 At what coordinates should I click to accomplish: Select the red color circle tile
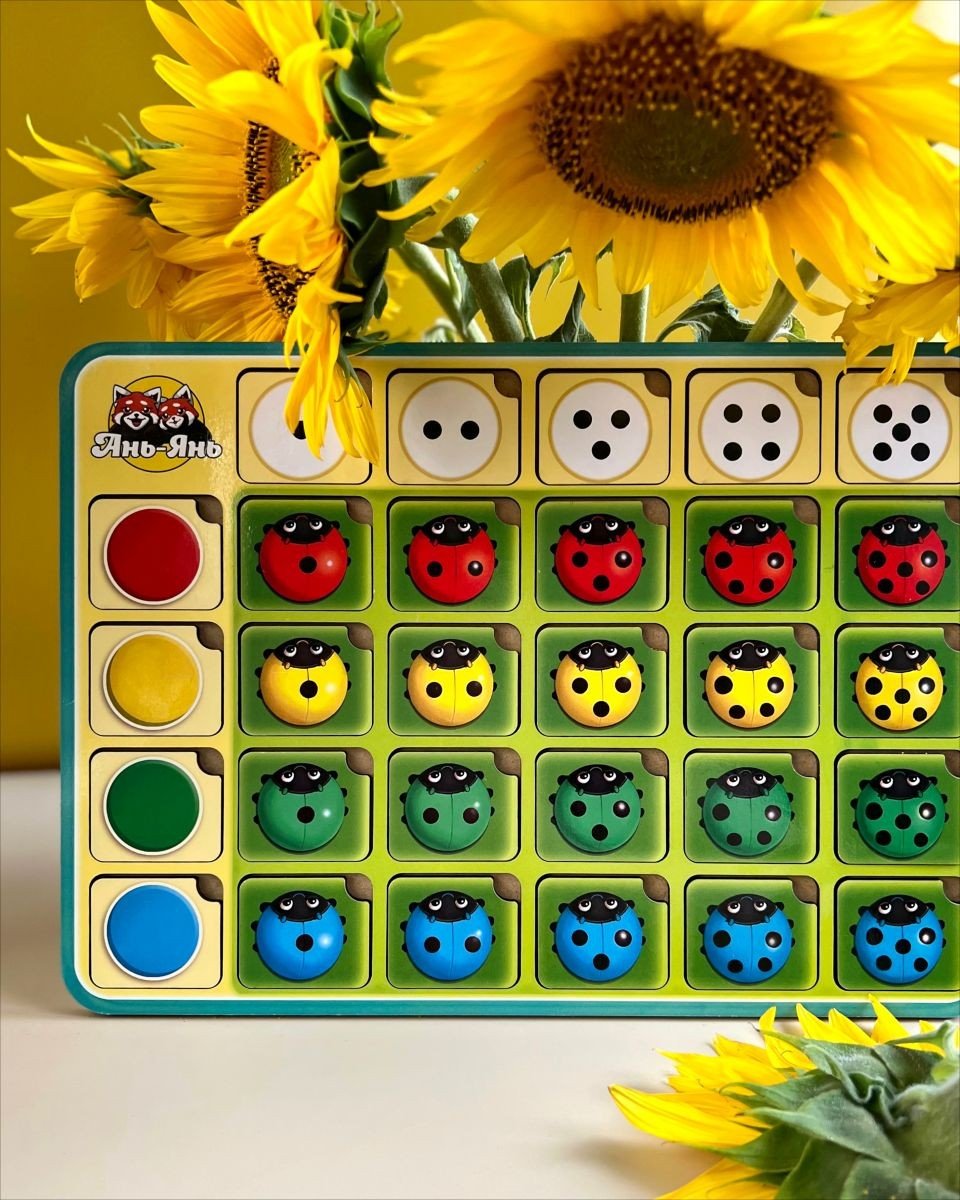point(153,554)
